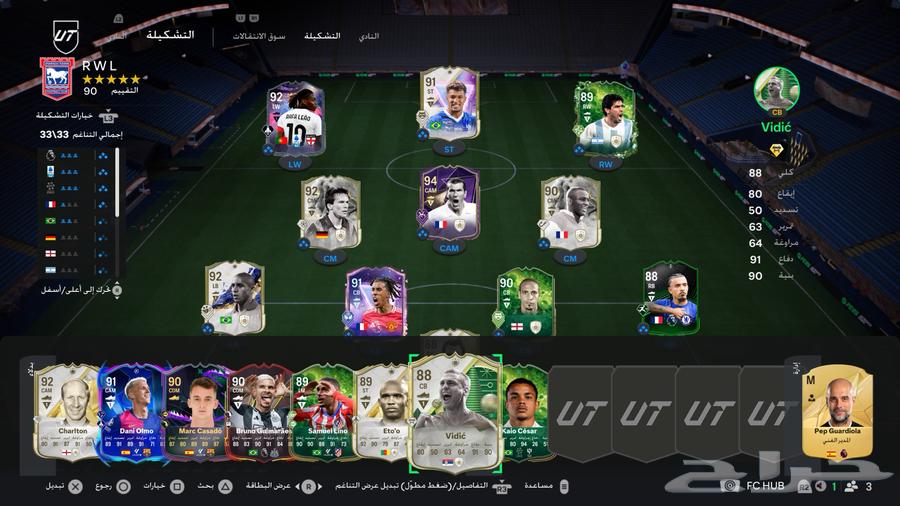Choose the Kaio César bench card
The image size is (900, 506).
coord(524,411)
